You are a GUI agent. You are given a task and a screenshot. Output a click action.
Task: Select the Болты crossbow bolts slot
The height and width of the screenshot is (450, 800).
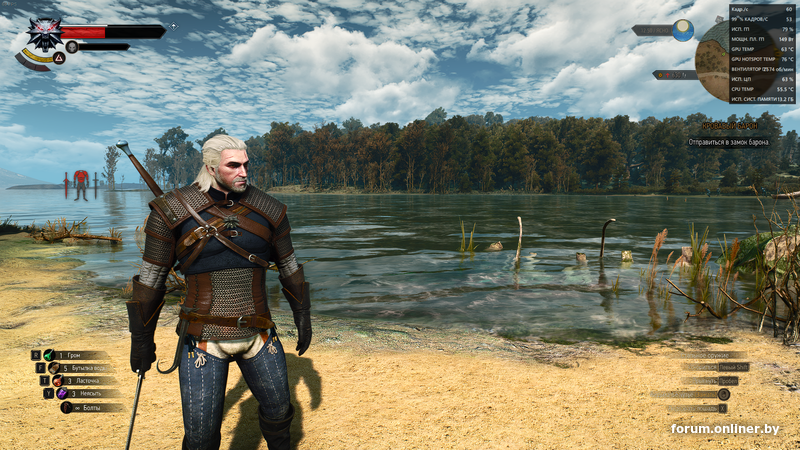tap(67, 407)
